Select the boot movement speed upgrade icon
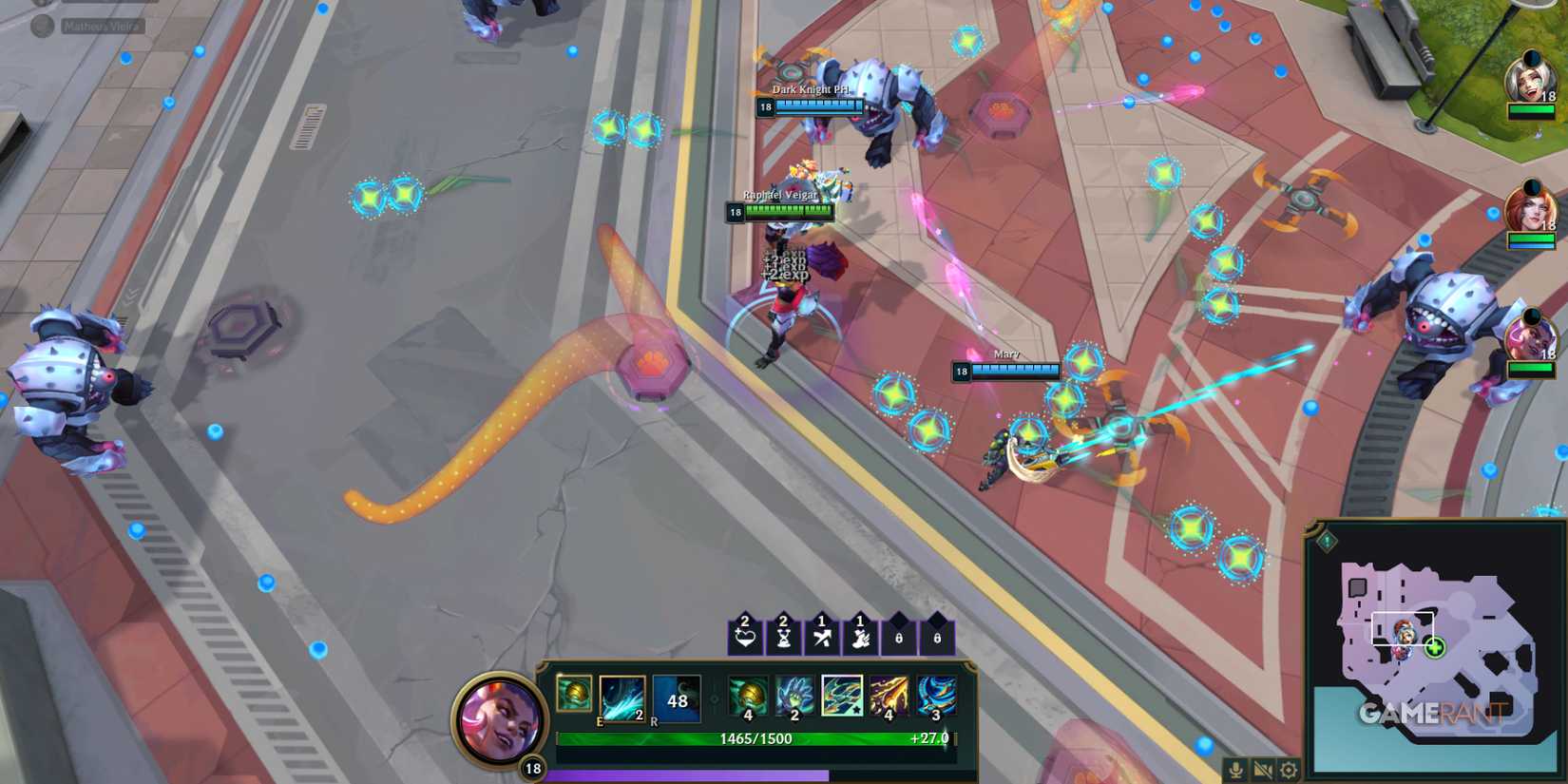The width and height of the screenshot is (1568, 784). [860, 638]
